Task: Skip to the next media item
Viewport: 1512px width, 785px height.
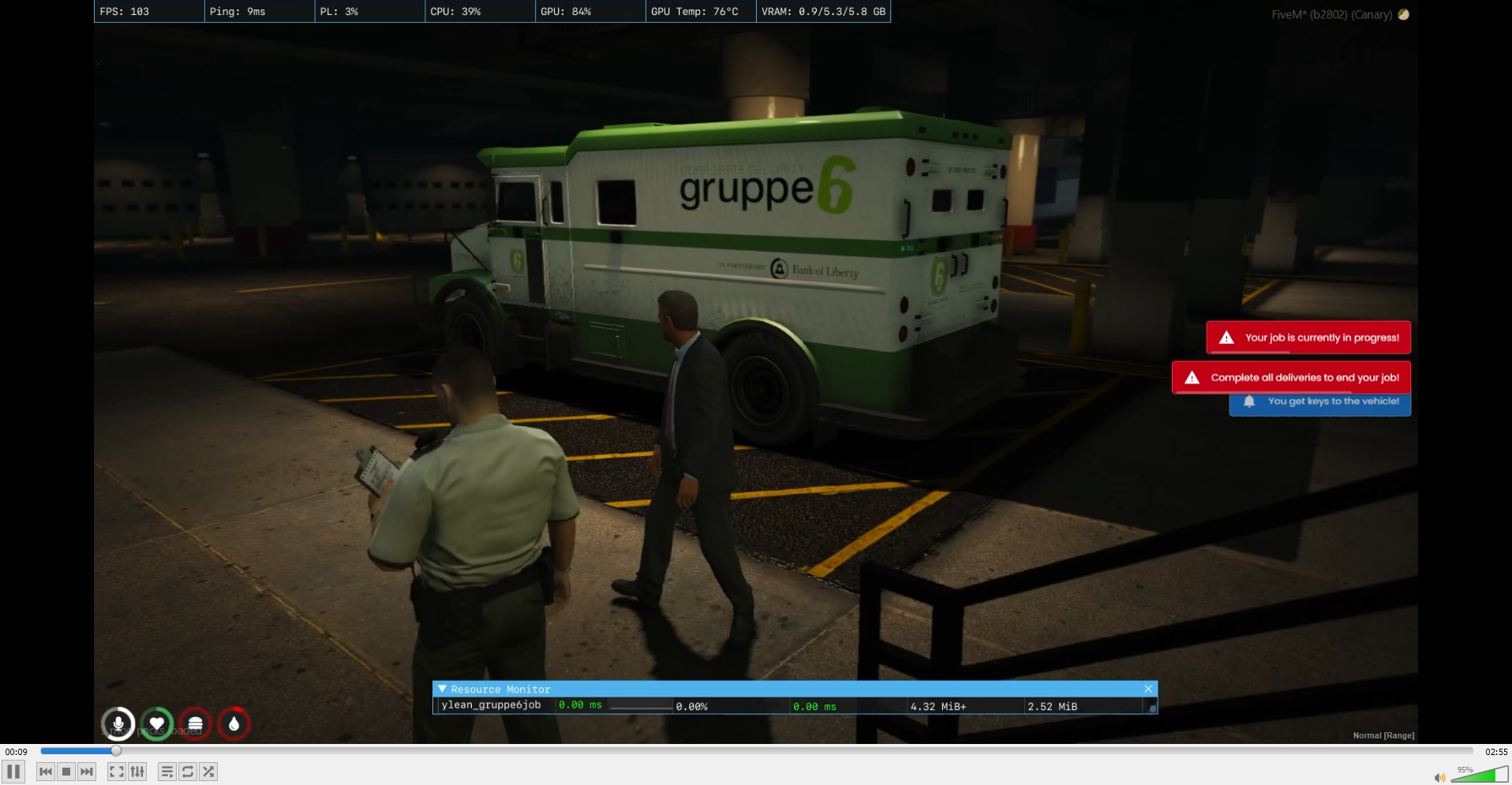Action: click(86, 772)
